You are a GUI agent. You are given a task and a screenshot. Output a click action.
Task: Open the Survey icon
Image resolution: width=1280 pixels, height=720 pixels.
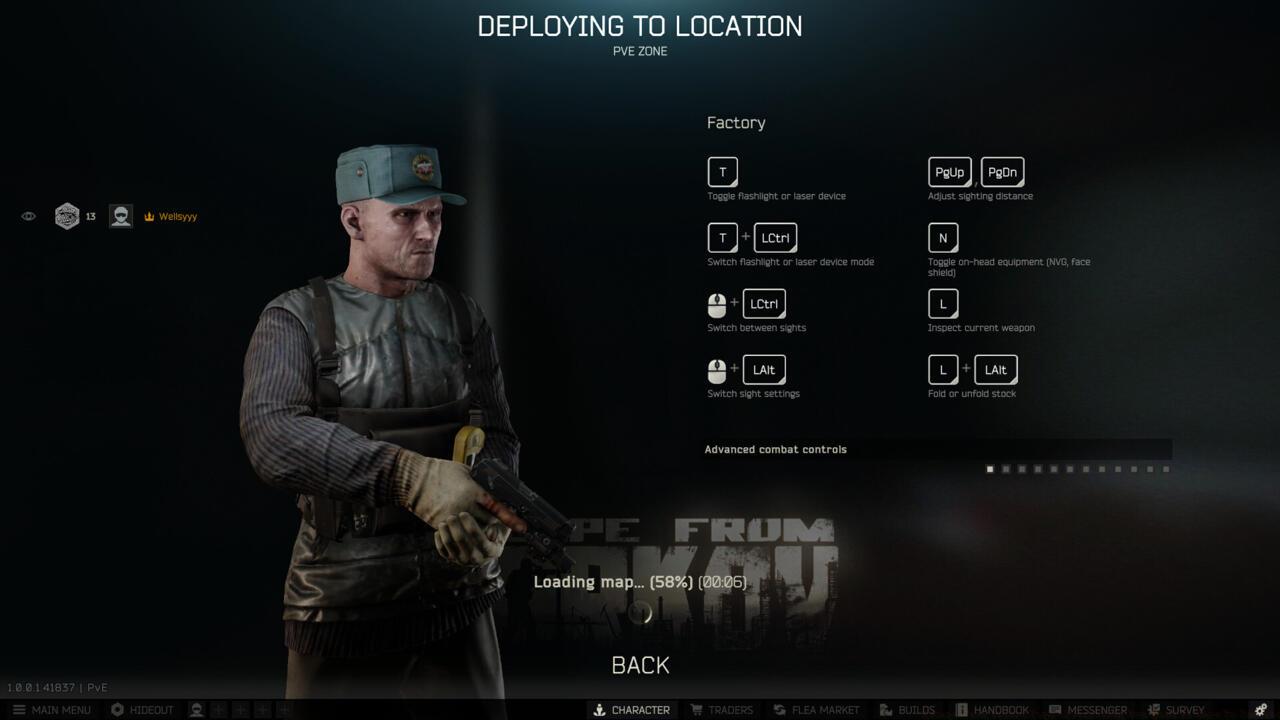(x=1152, y=709)
